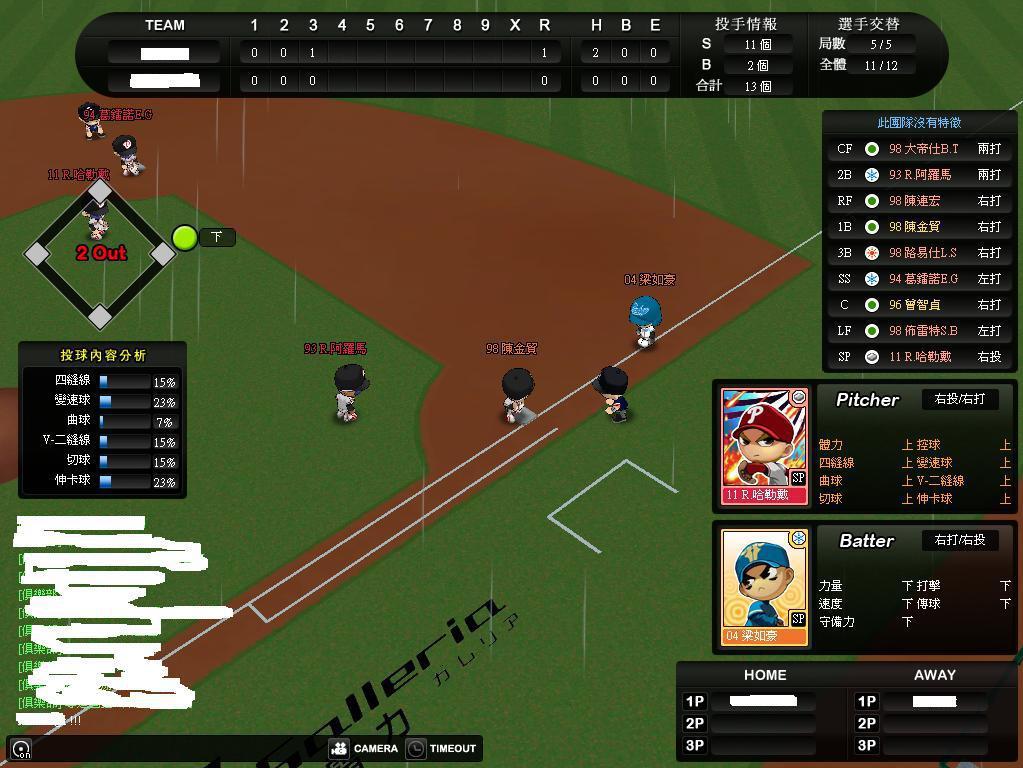Click the base runner diamond display
1023x768 pixels.
[x=100, y=254]
